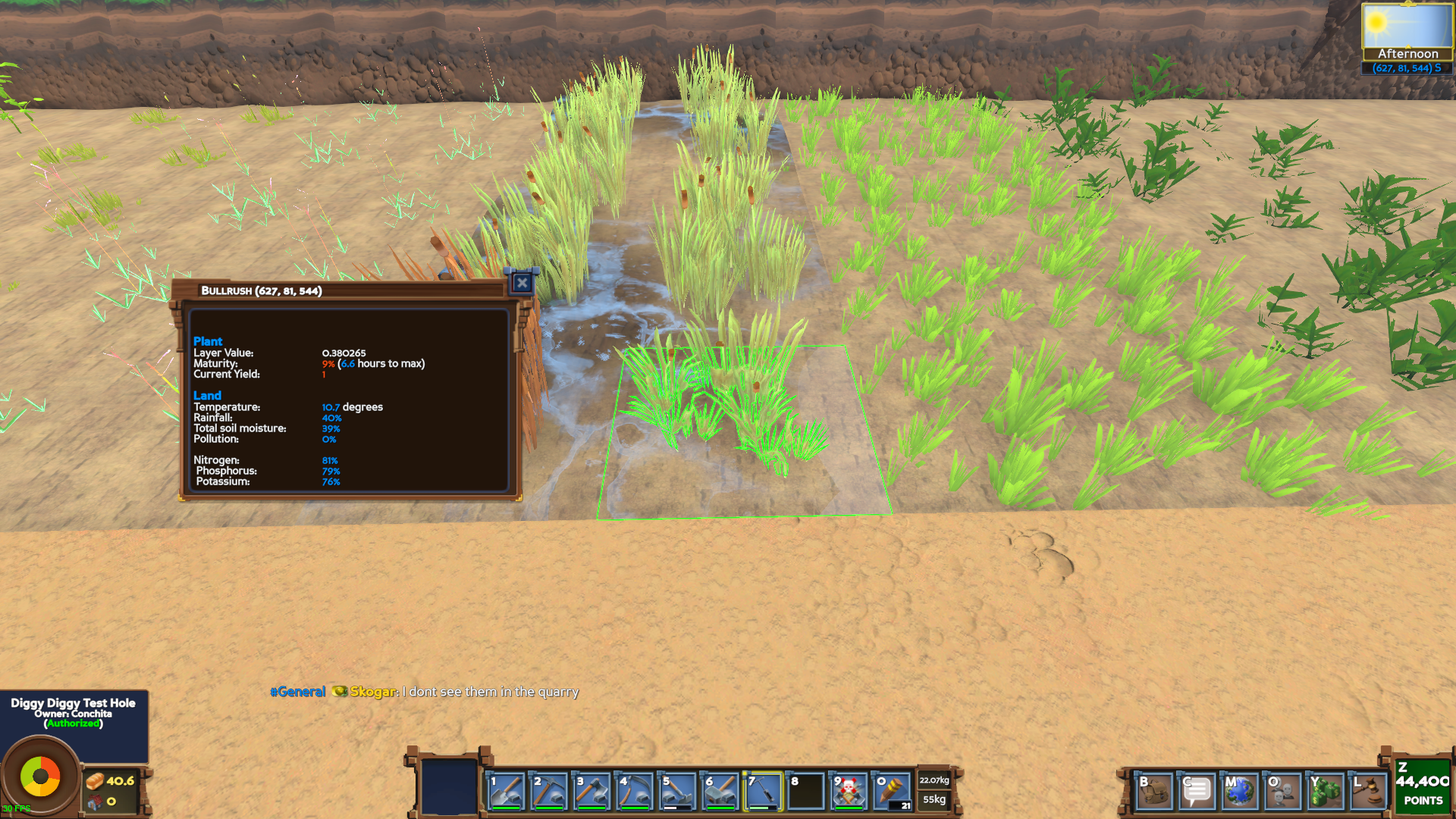Click the highlighted tool in slot 7
The height and width of the screenshot is (819, 1456).
(x=764, y=791)
